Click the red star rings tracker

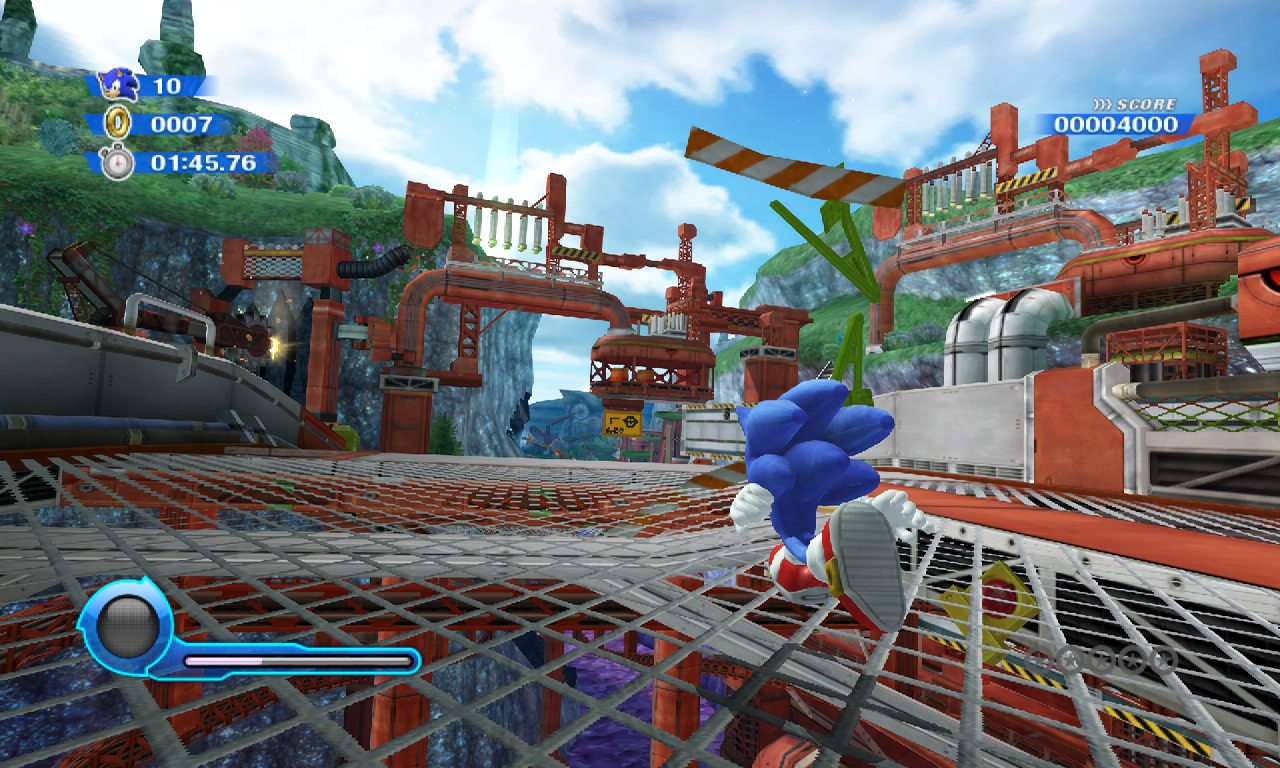pos(1101,659)
